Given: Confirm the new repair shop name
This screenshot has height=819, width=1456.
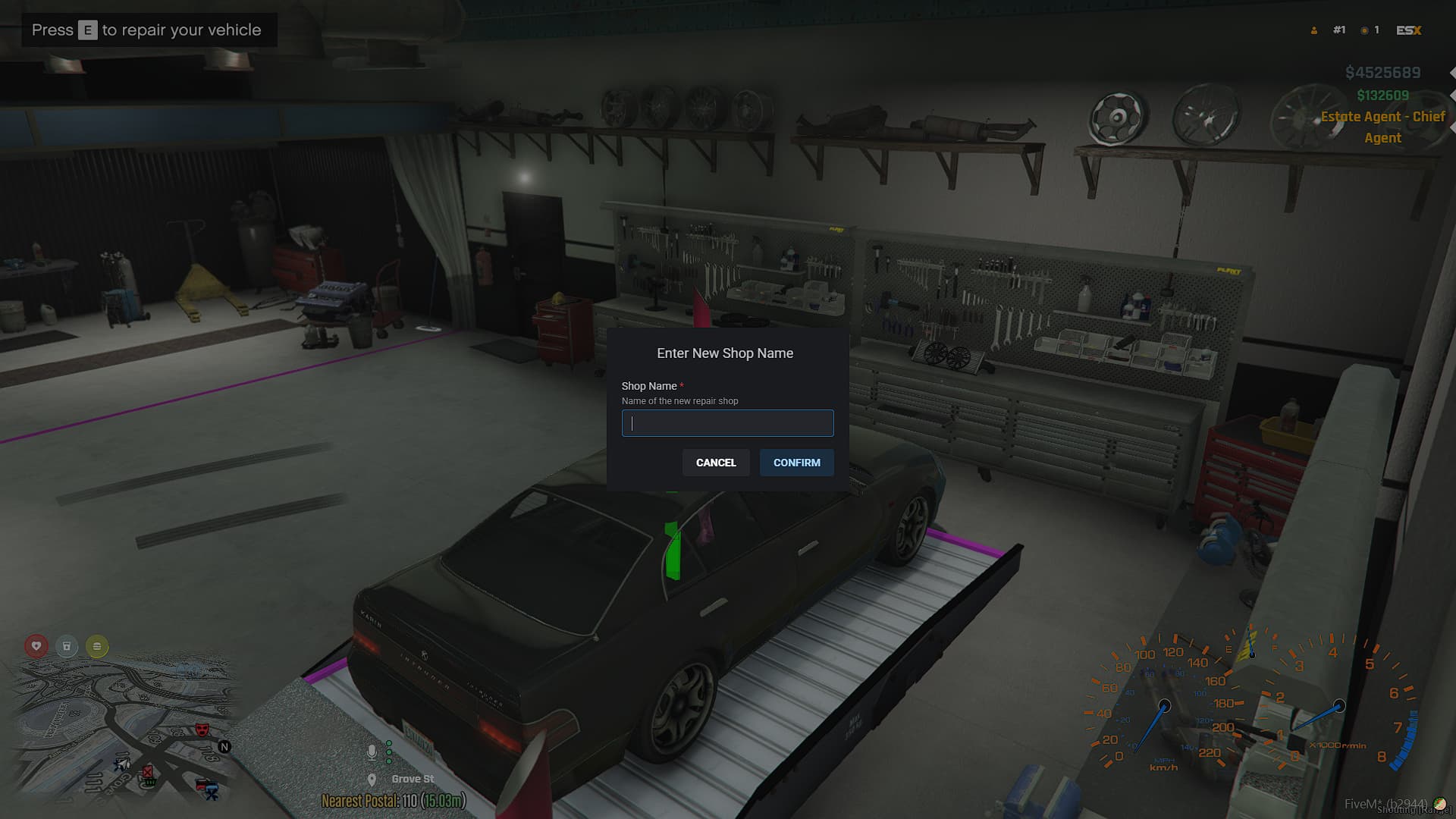Looking at the screenshot, I should (796, 463).
